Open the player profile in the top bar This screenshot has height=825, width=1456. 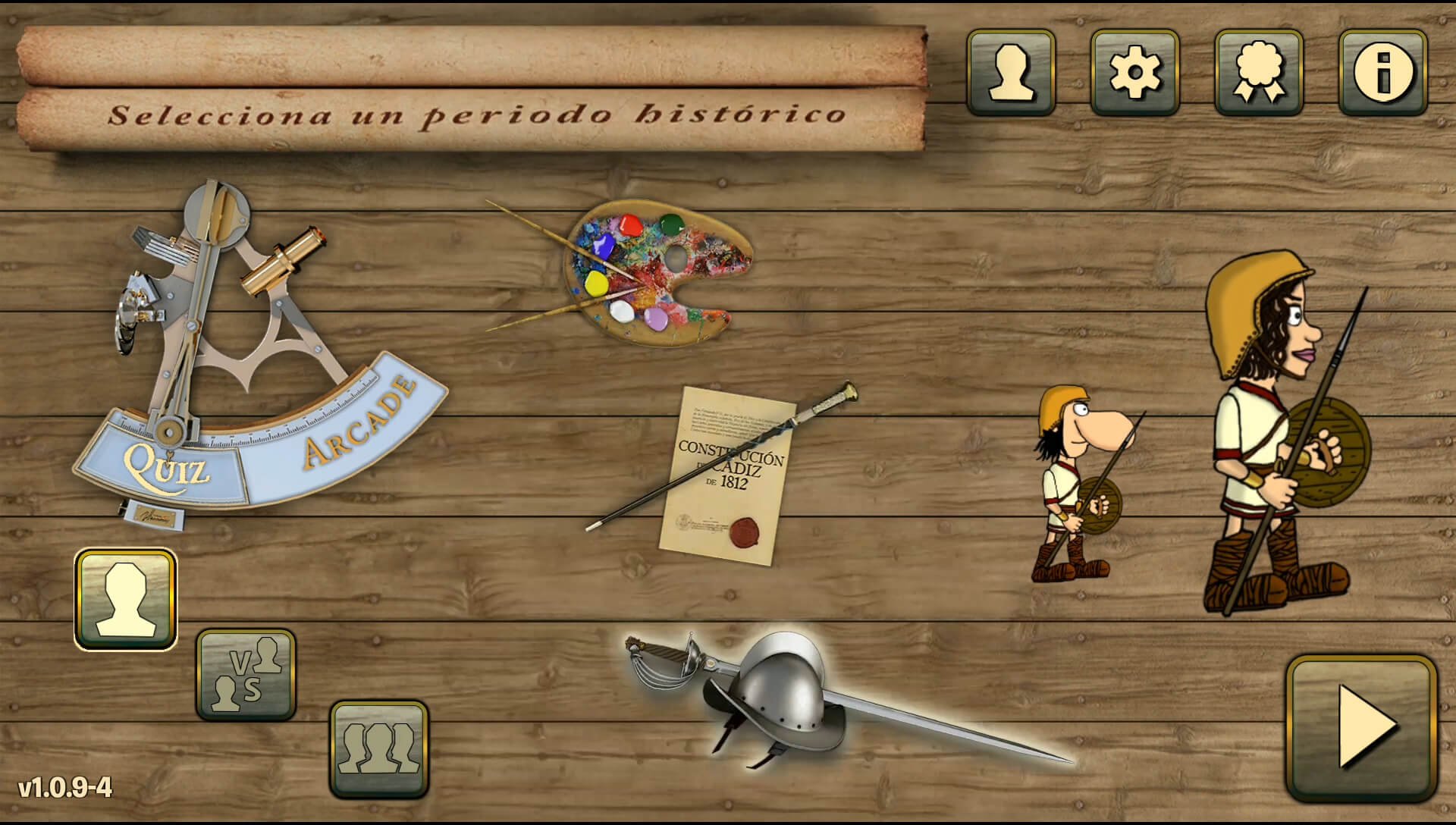(x=1010, y=74)
